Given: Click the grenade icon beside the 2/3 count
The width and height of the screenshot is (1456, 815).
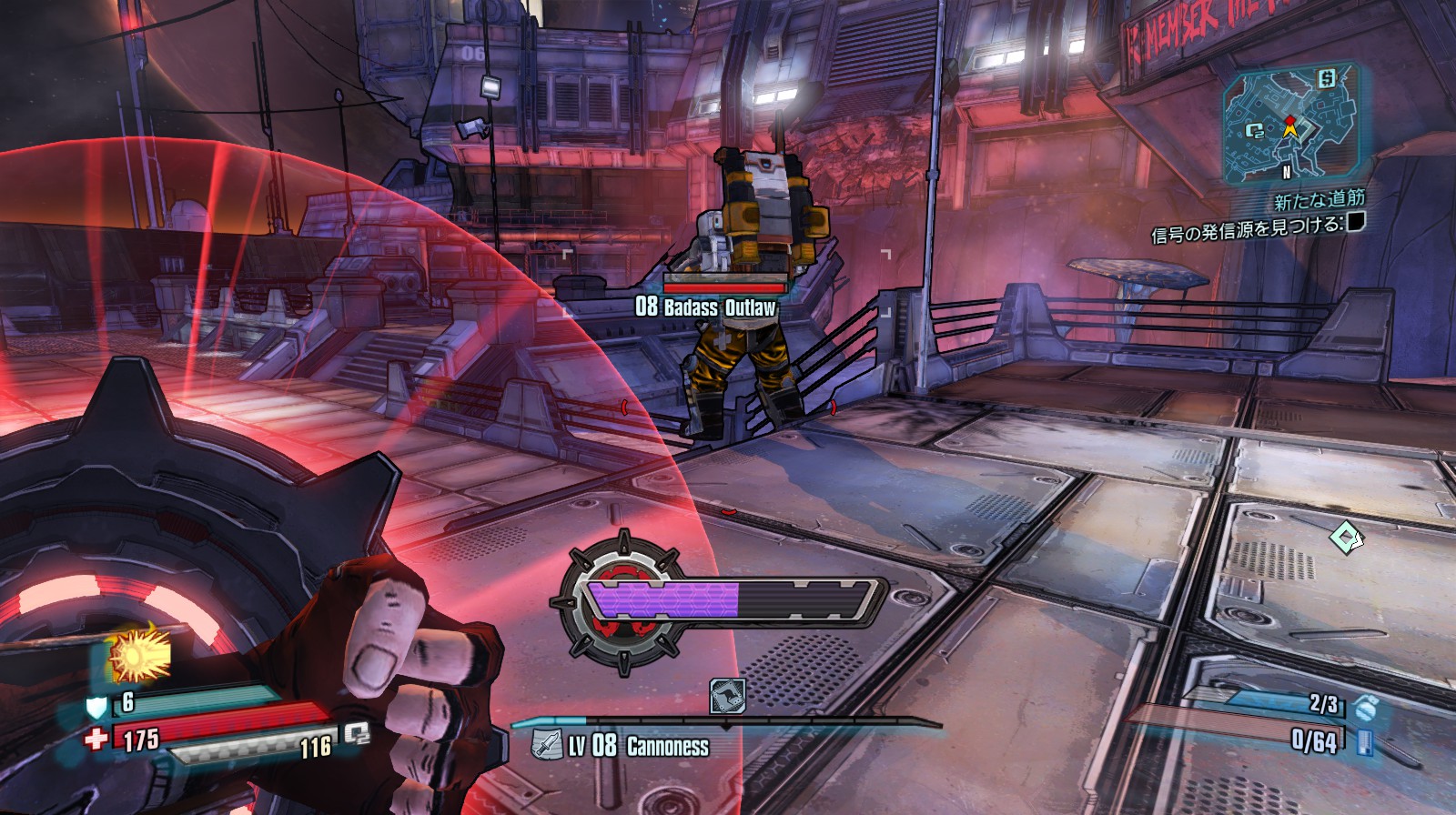Looking at the screenshot, I should coord(1363,705).
